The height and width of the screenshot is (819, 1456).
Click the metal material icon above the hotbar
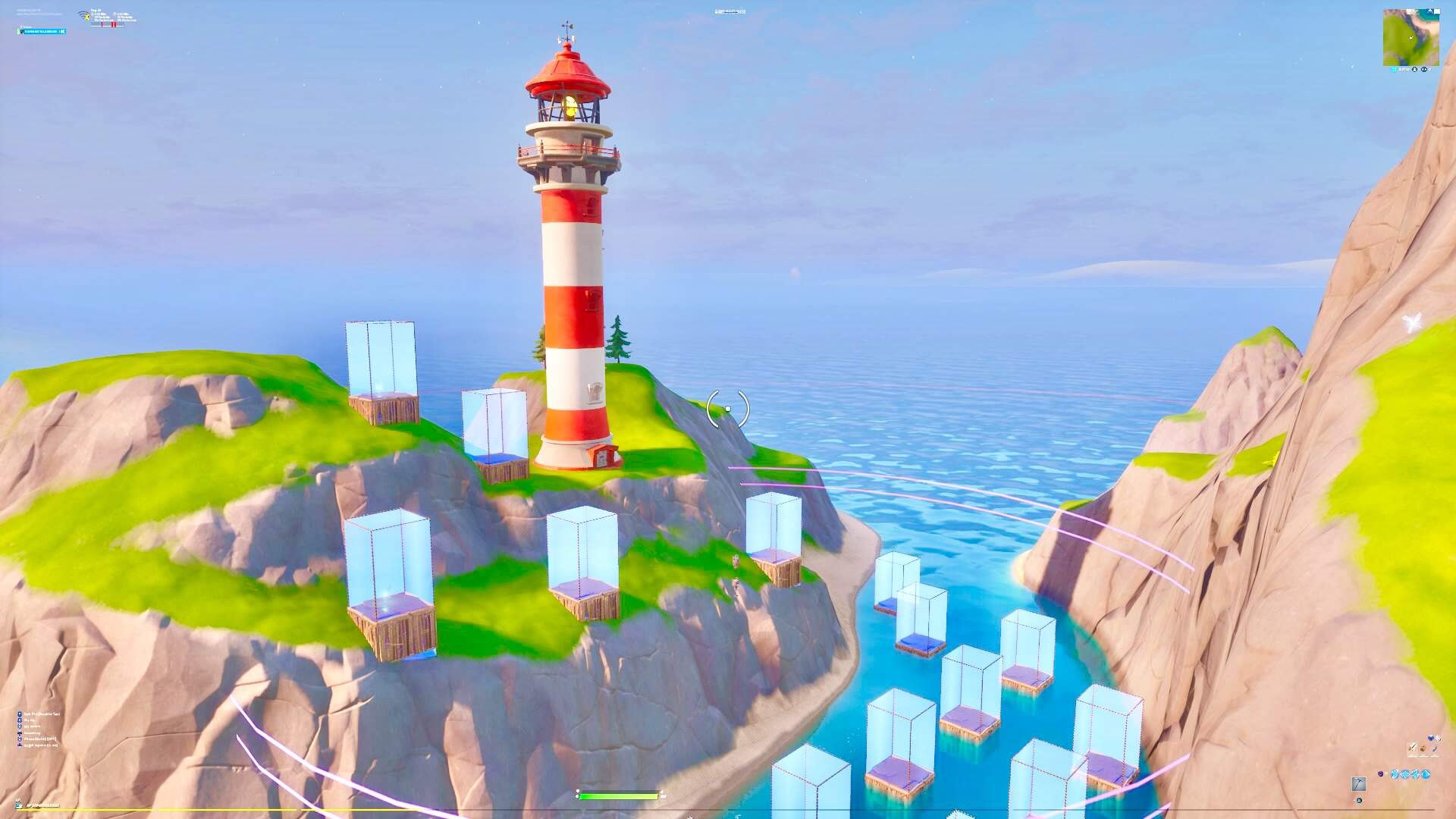[x=1435, y=748]
